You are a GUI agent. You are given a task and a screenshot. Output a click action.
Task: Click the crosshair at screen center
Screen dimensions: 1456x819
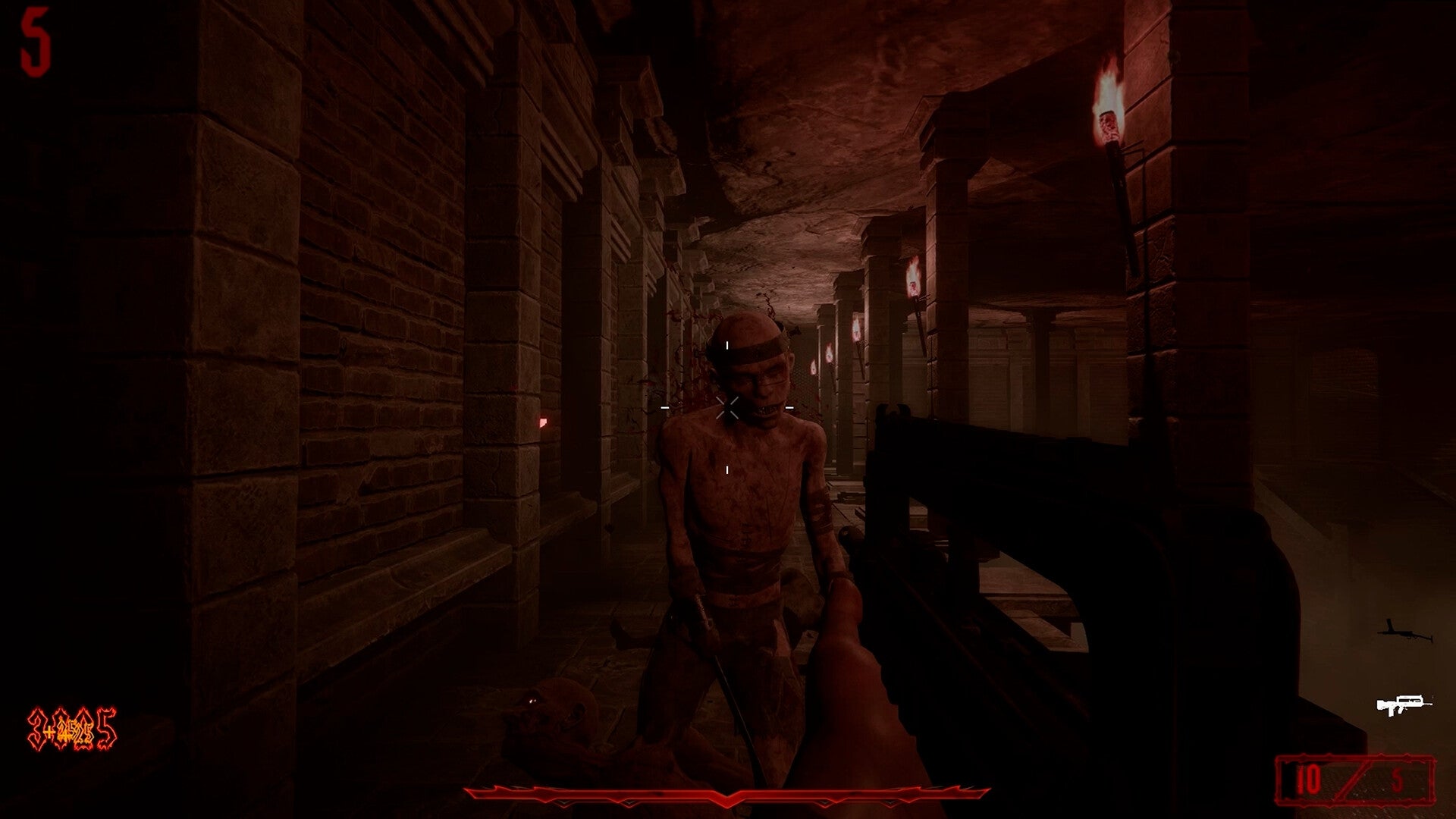(728, 409)
